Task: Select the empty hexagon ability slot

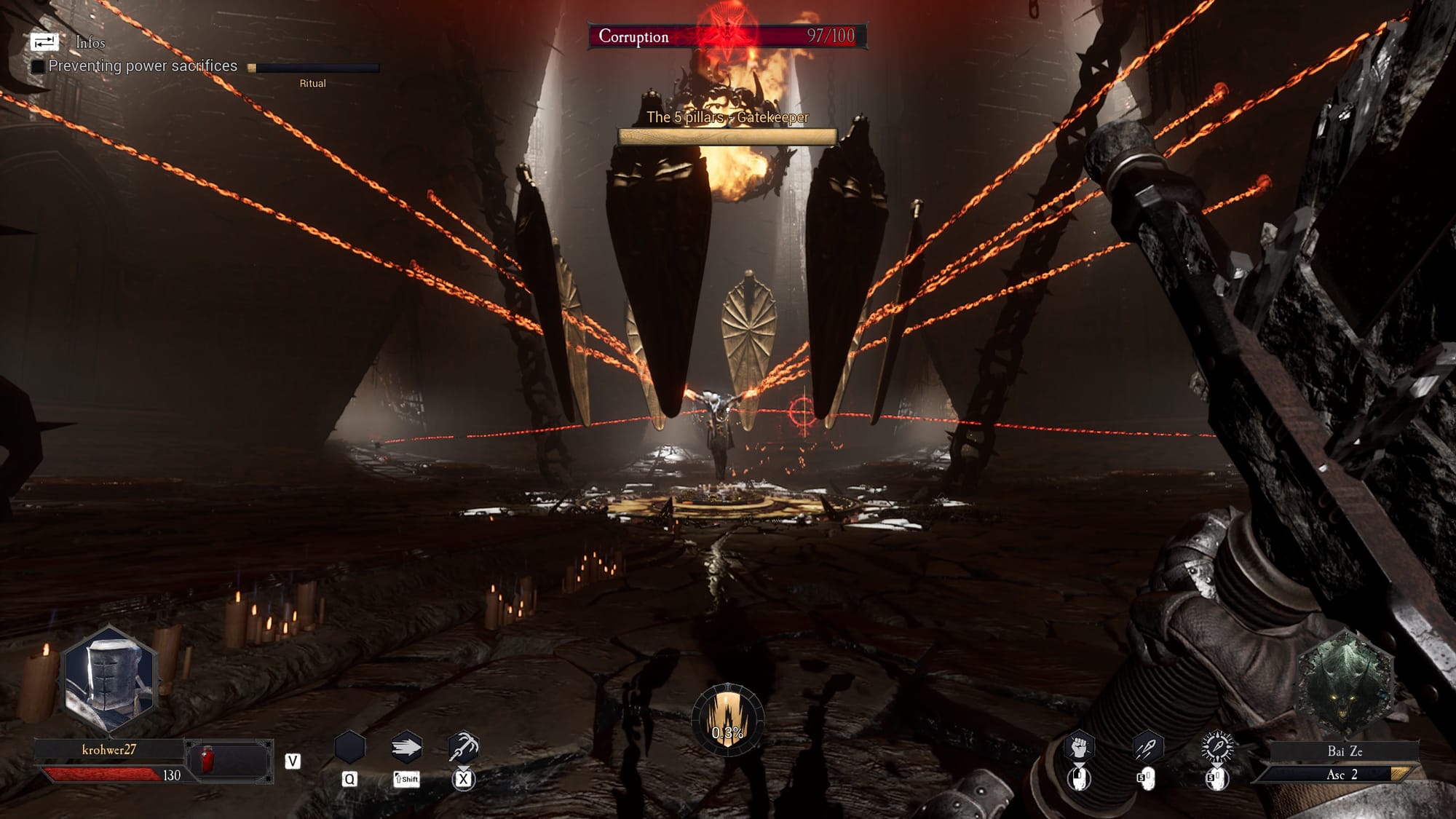Action: [x=349, y=748]
